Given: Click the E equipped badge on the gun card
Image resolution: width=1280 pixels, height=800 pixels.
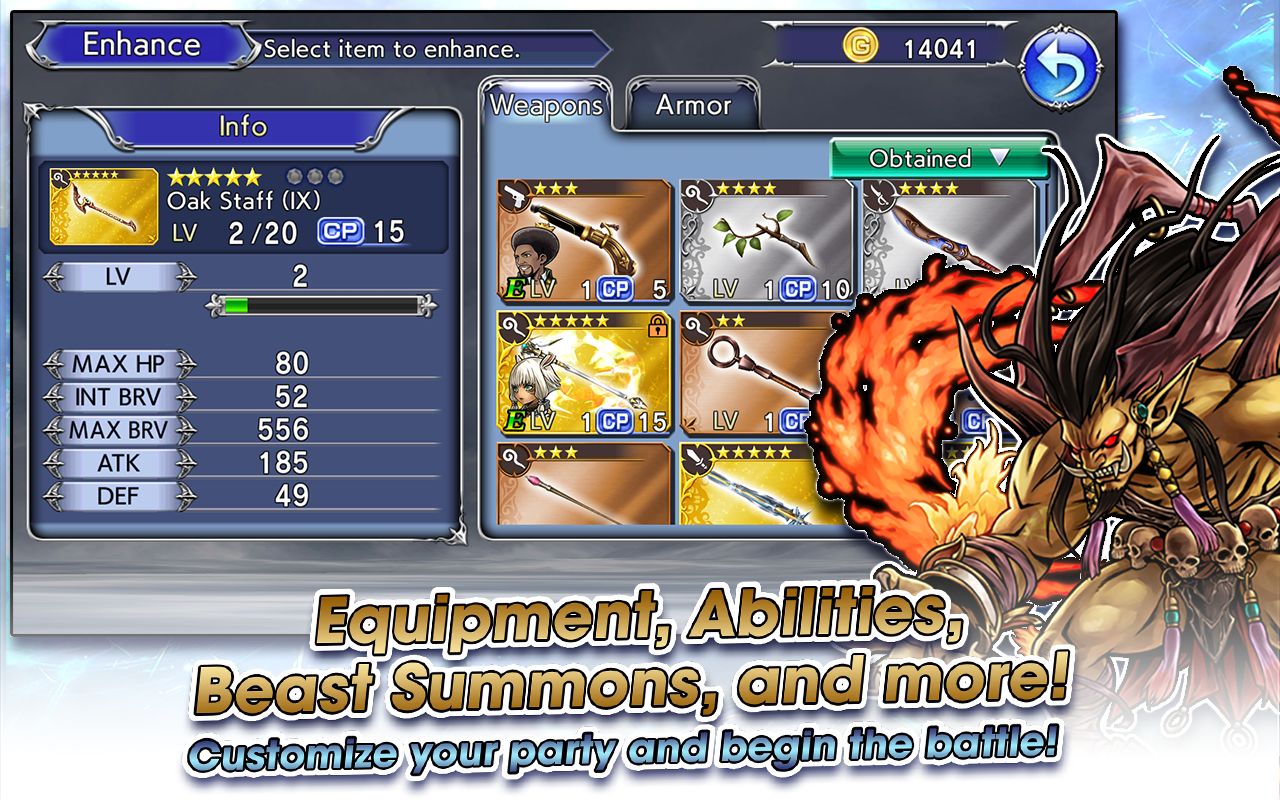Looking at the screenshot, I should tap(516, 289).
